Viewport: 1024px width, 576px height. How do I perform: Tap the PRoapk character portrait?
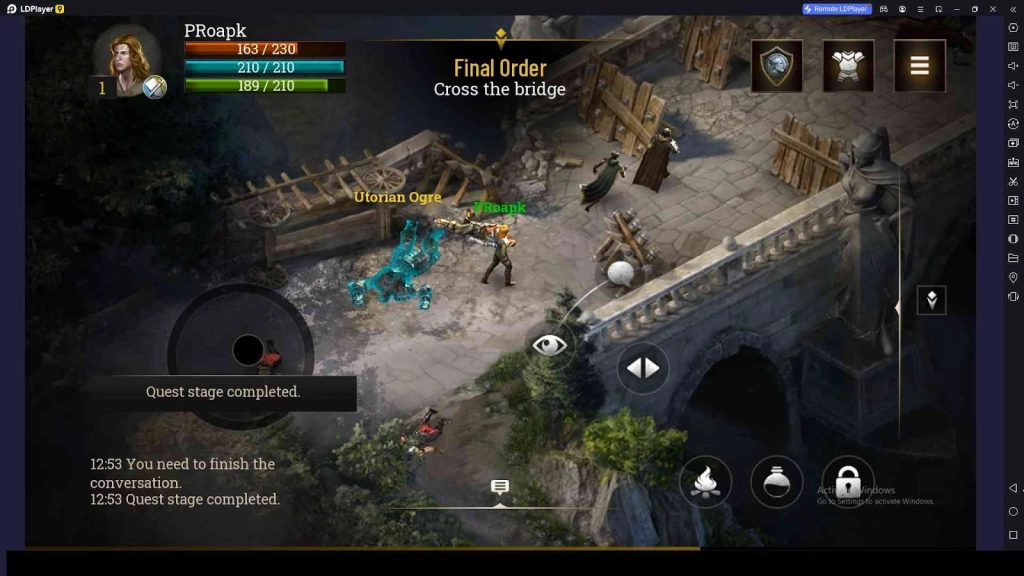click(x=127, y=60)
